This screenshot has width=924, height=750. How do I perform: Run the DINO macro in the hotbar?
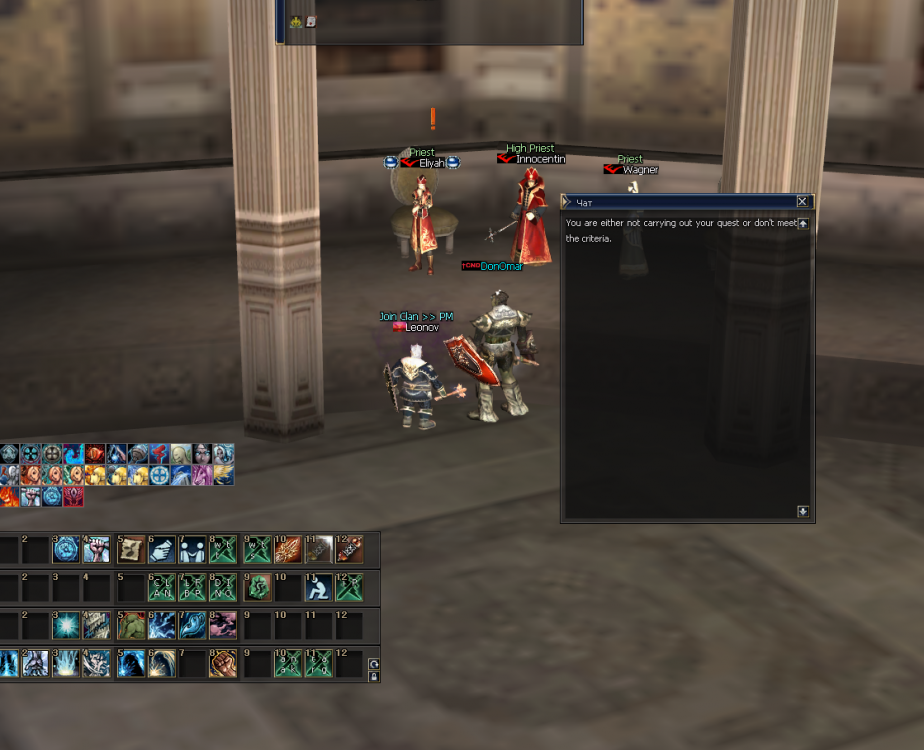tap(223, 587)
